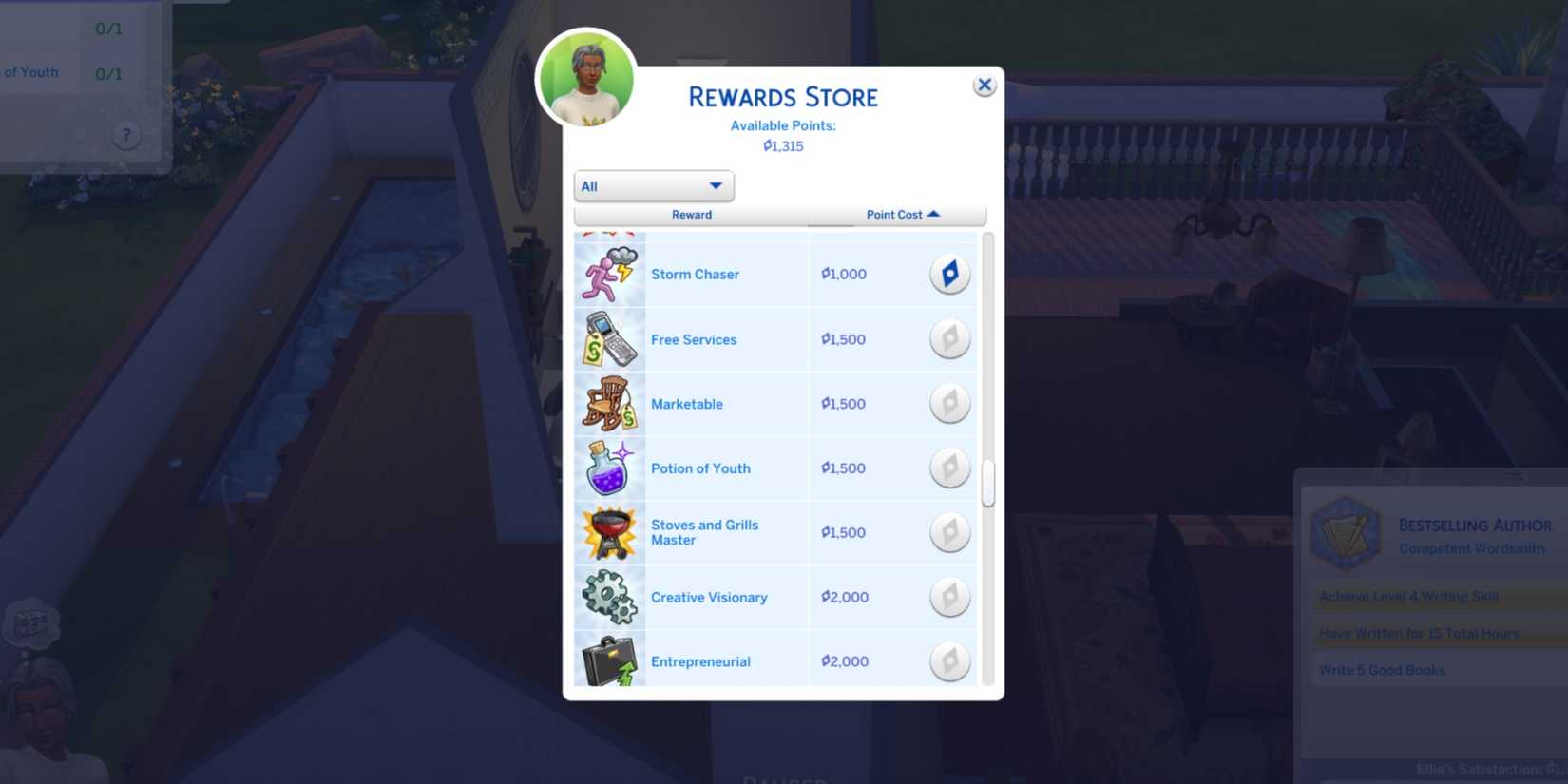Screen dimensions: 1568x784
Task: Click the purchase toggle beside Marketable
Action: (949, 403)
